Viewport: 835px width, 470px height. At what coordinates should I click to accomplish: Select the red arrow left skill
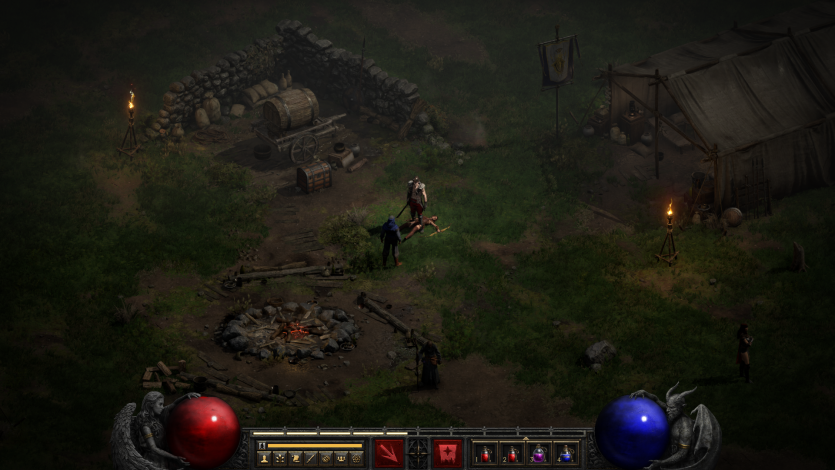[389, 453]
